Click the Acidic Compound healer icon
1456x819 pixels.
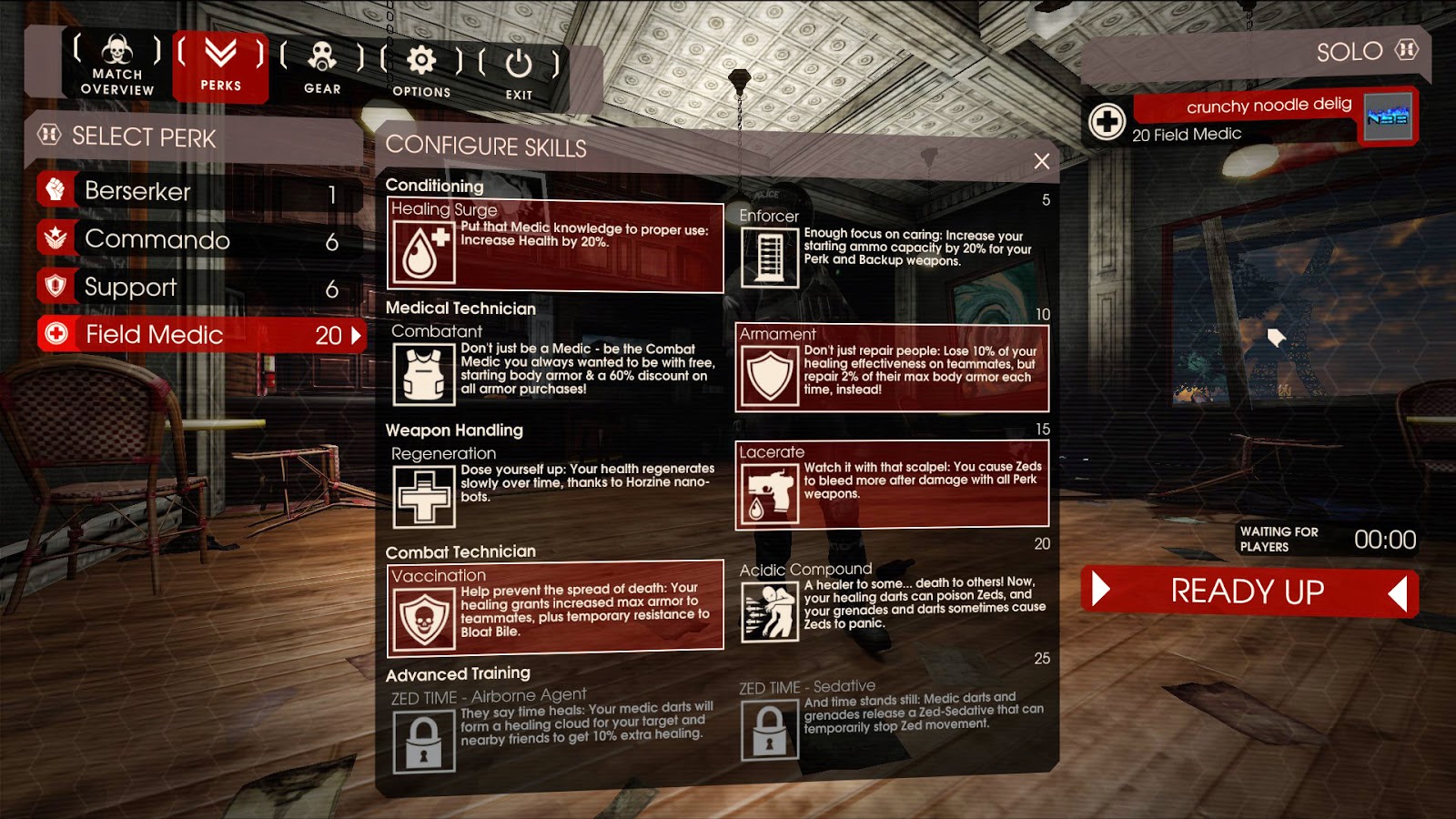click(x=769, y=612)
